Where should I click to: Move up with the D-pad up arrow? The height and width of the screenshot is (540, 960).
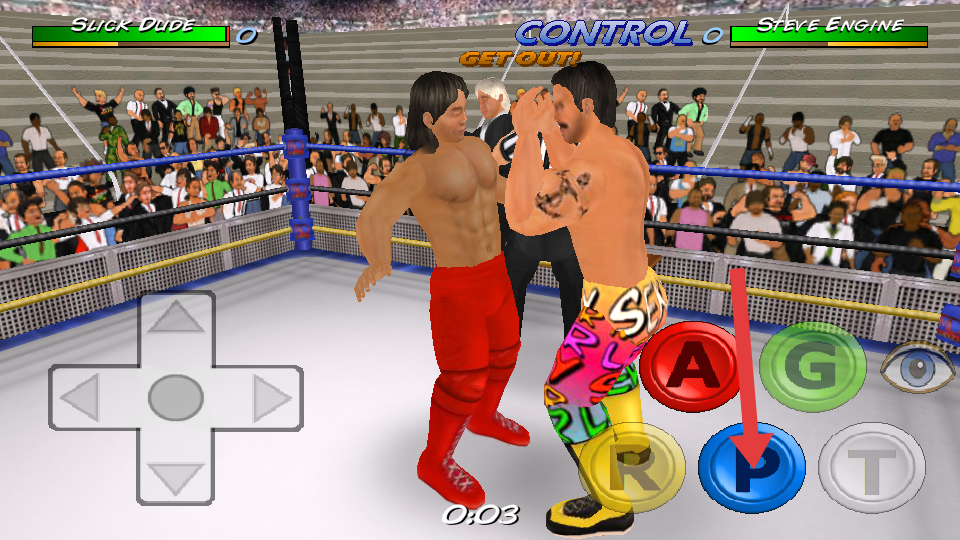click(x=176, y=320)
